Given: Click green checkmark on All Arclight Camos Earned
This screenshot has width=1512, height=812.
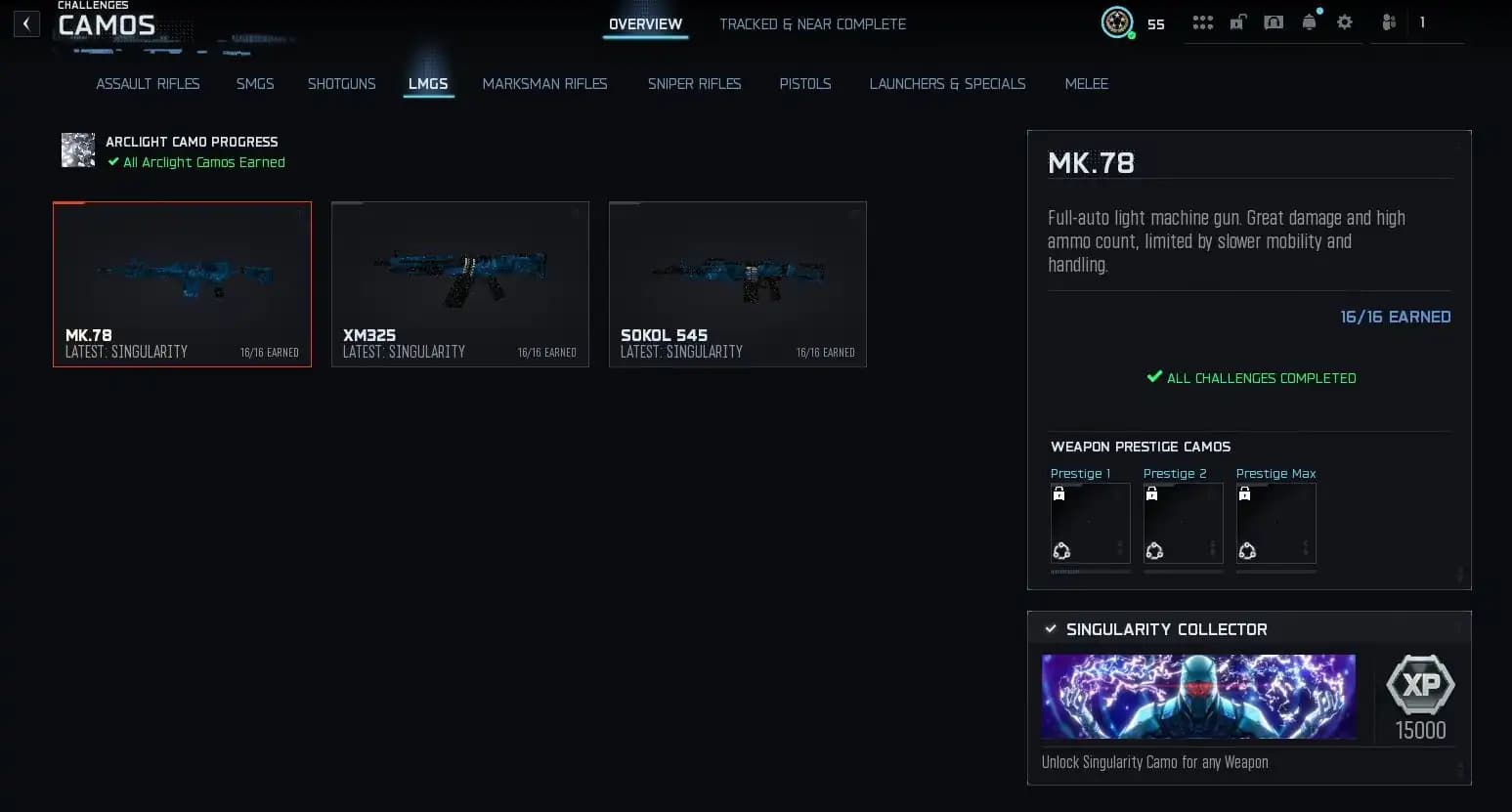Looking at the screenshot, I should tap(115, 162).
